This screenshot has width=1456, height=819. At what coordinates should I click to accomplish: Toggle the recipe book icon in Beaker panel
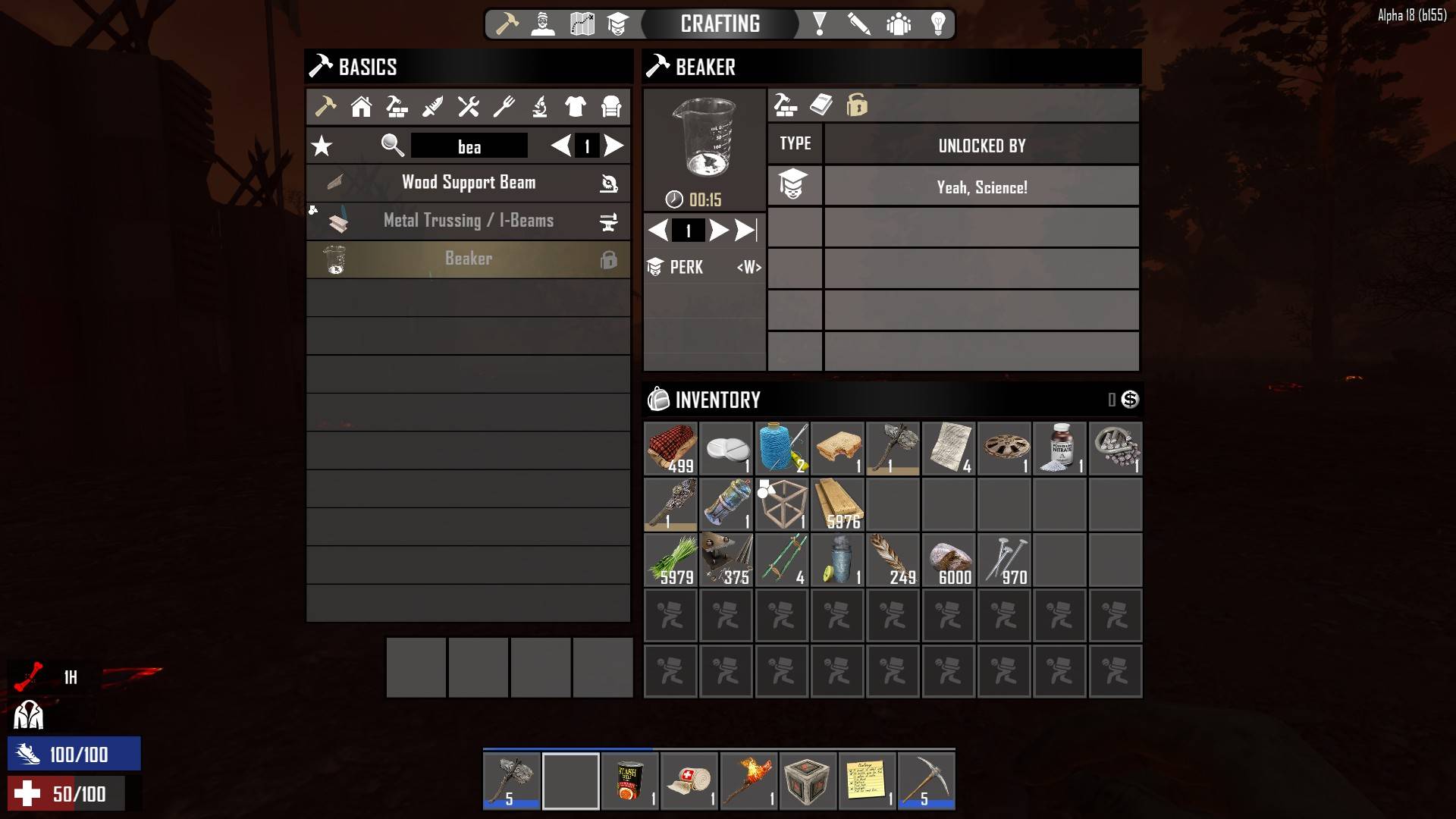click(821, 105)
